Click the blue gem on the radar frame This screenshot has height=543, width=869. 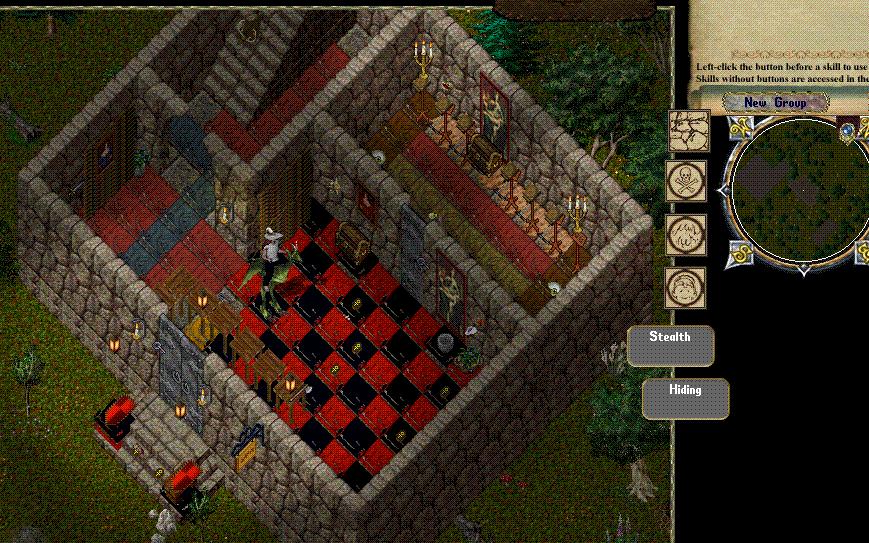[848, 128]
